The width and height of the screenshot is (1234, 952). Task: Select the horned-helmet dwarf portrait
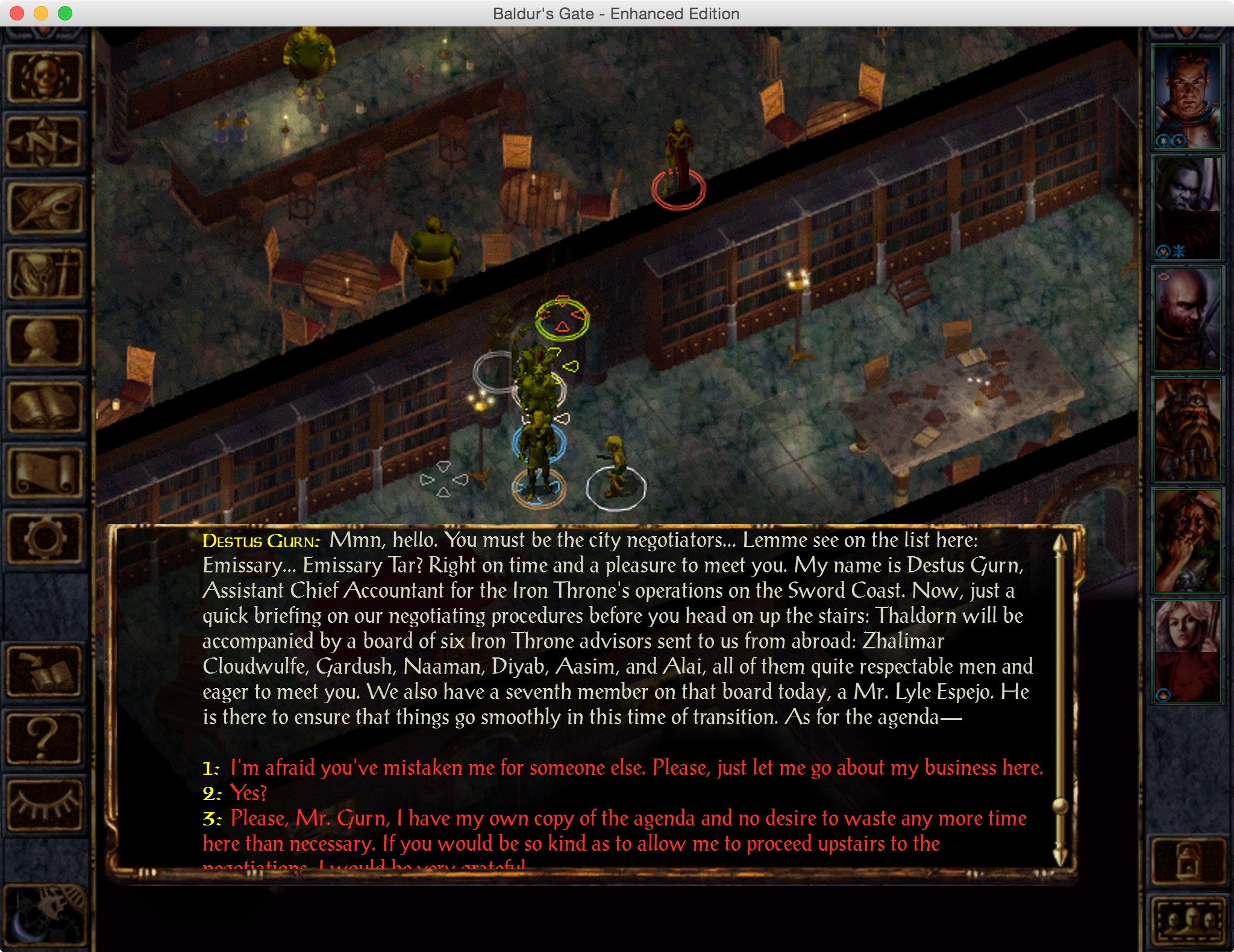pyautogui.click(x=1186, y=430)
